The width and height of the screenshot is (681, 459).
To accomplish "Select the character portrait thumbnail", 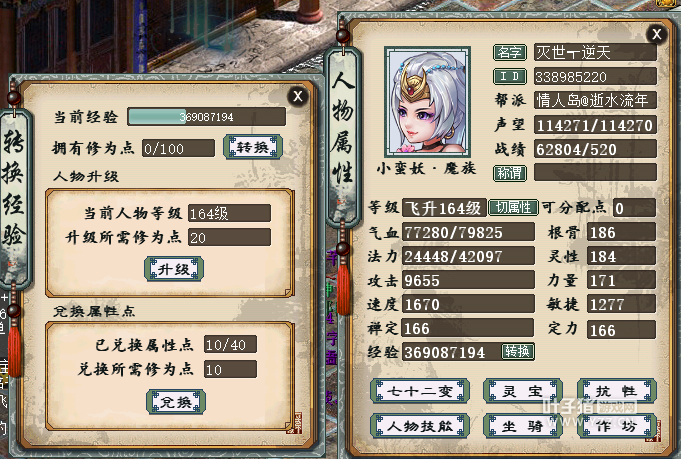I will [431, 100].
